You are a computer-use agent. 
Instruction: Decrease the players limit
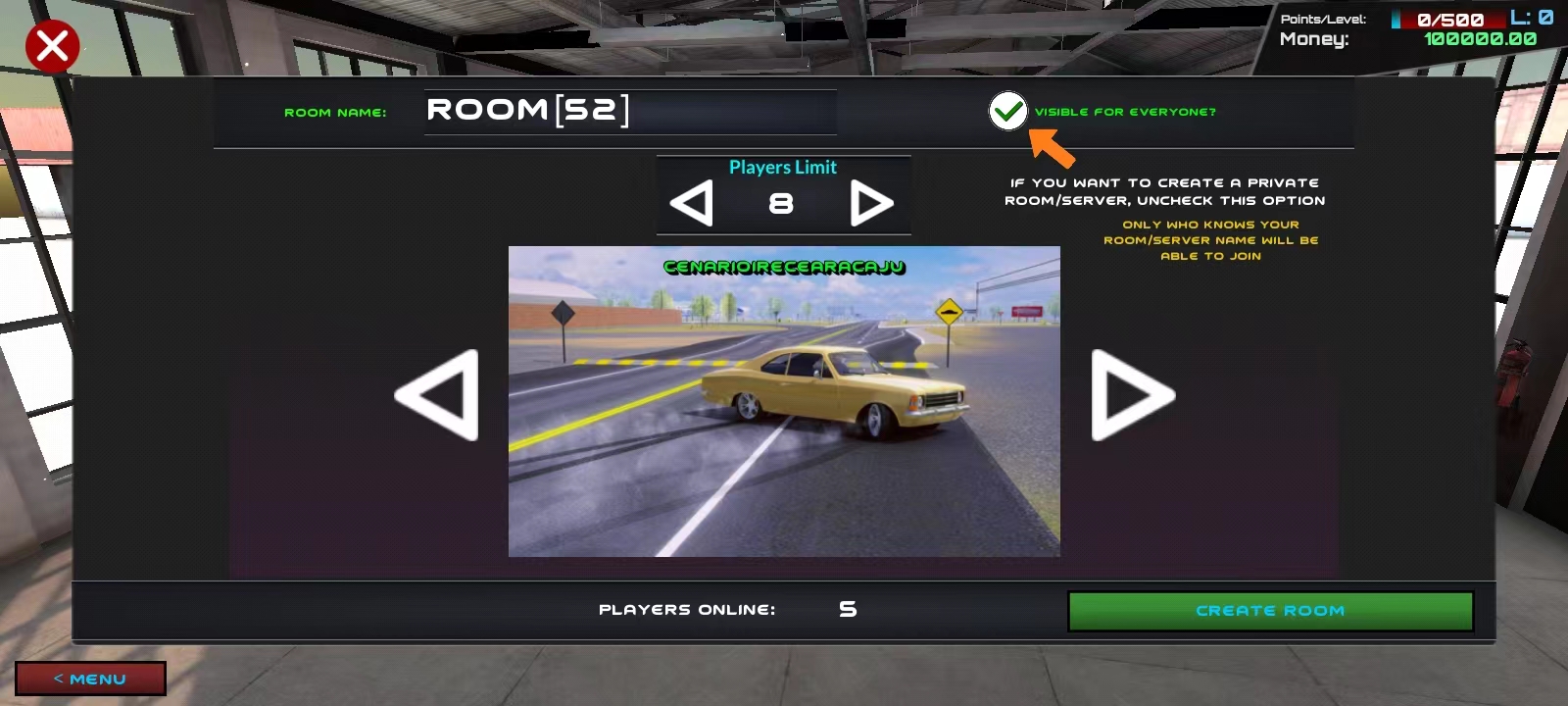pyautogui.click(x=691, y=204)
